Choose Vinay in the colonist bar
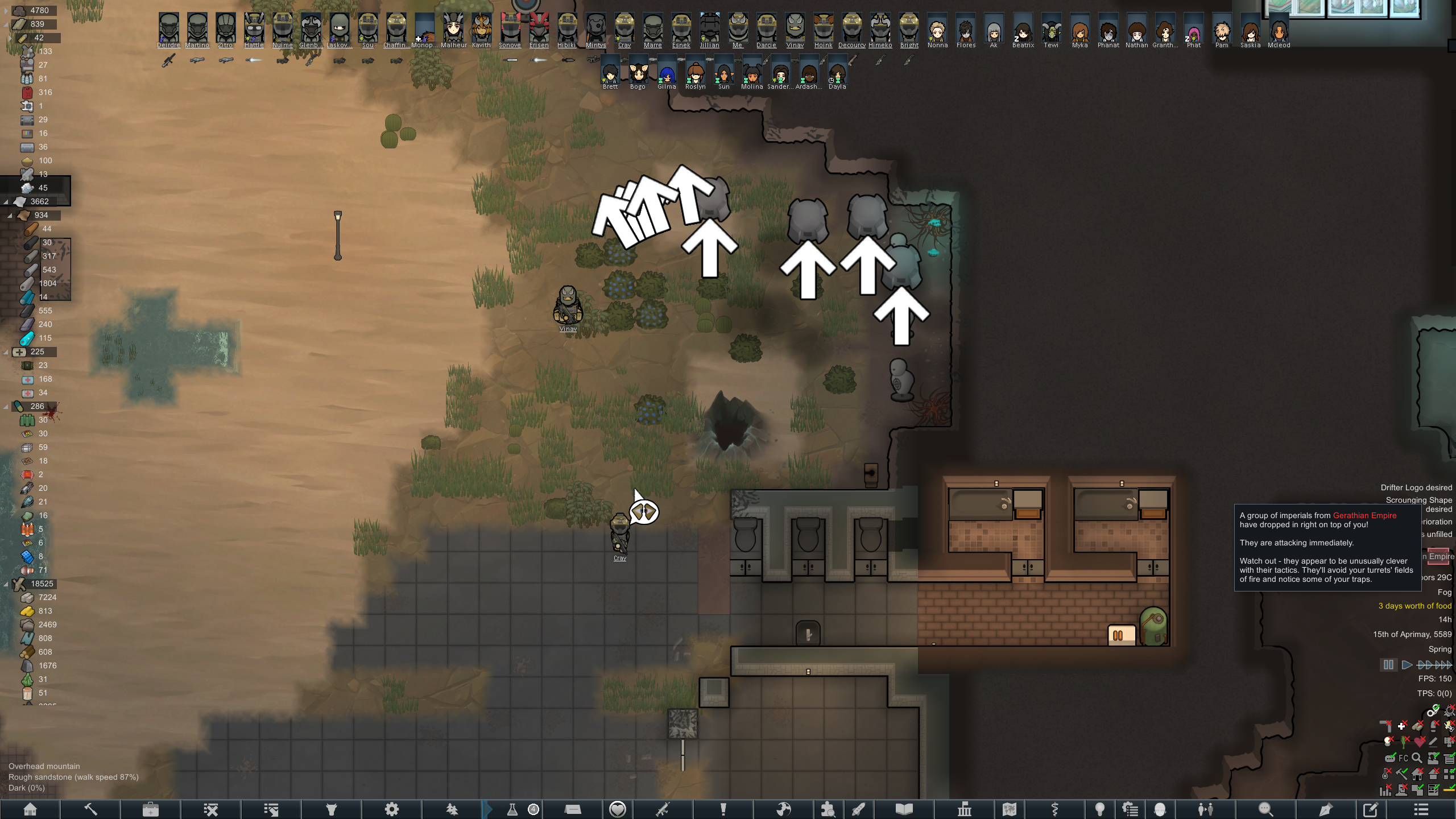Screen dimensions: 1456x819 tap(795, 28)
